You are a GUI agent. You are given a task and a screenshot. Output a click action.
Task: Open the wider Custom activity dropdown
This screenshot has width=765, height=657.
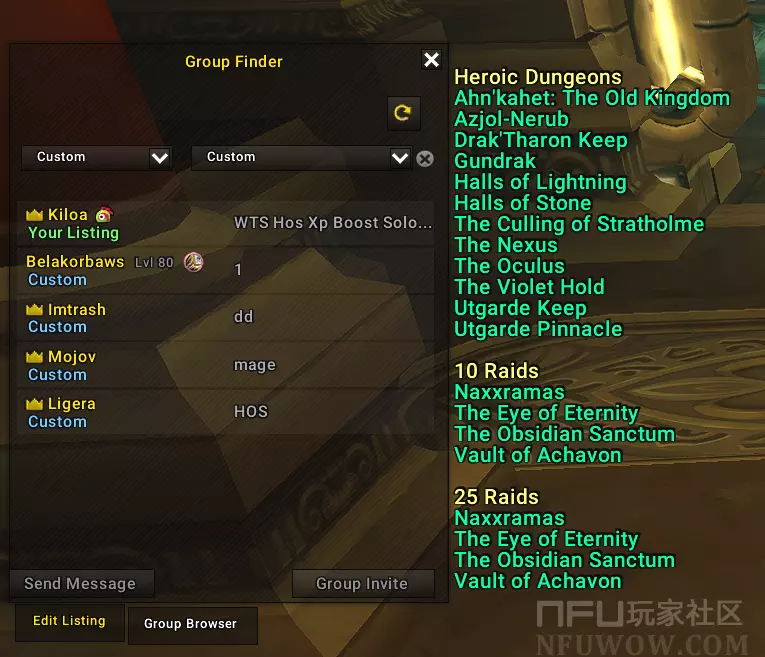click(x=301, y=157)
